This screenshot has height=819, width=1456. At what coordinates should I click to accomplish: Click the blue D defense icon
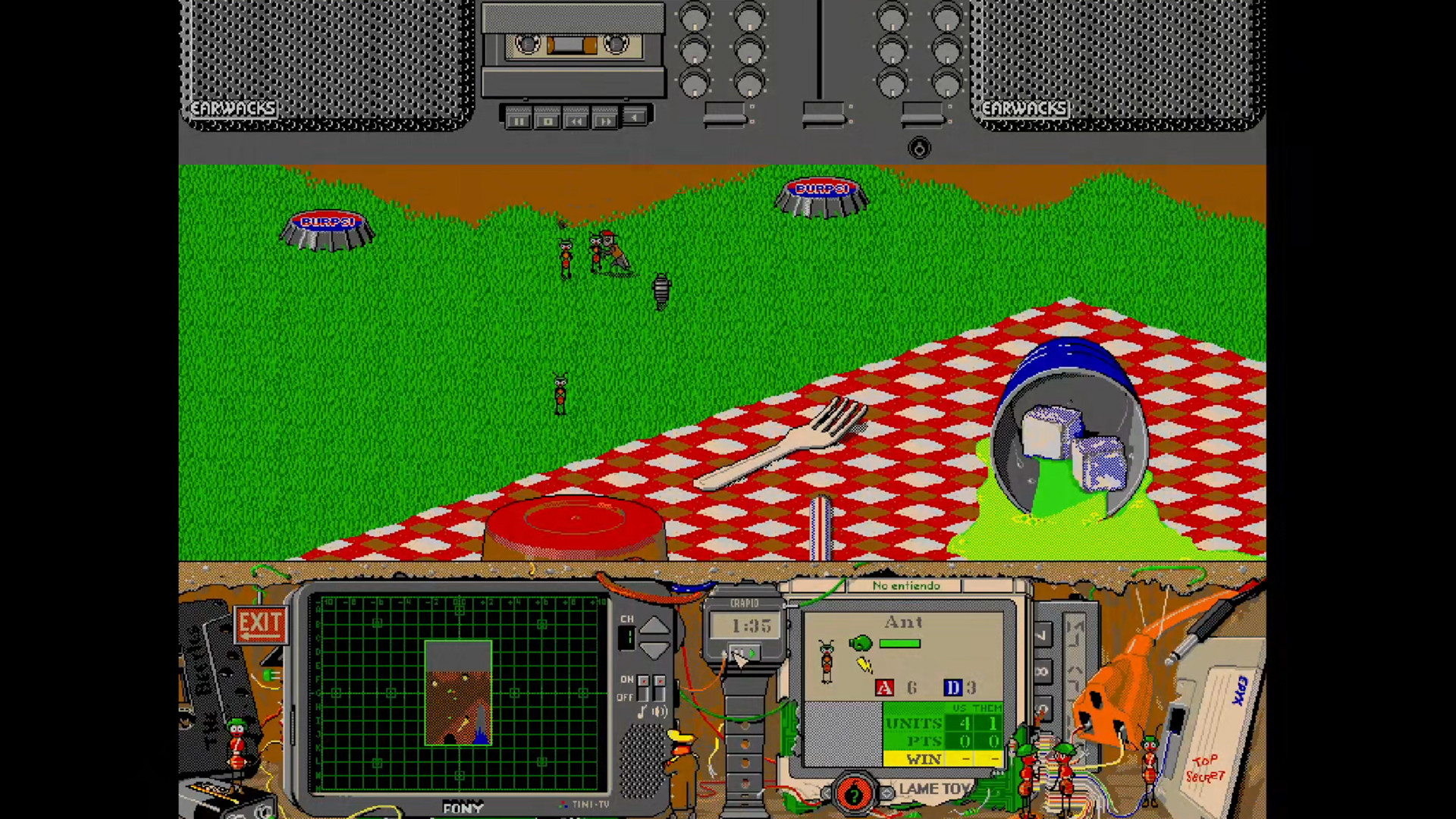[x=954, y=686]
